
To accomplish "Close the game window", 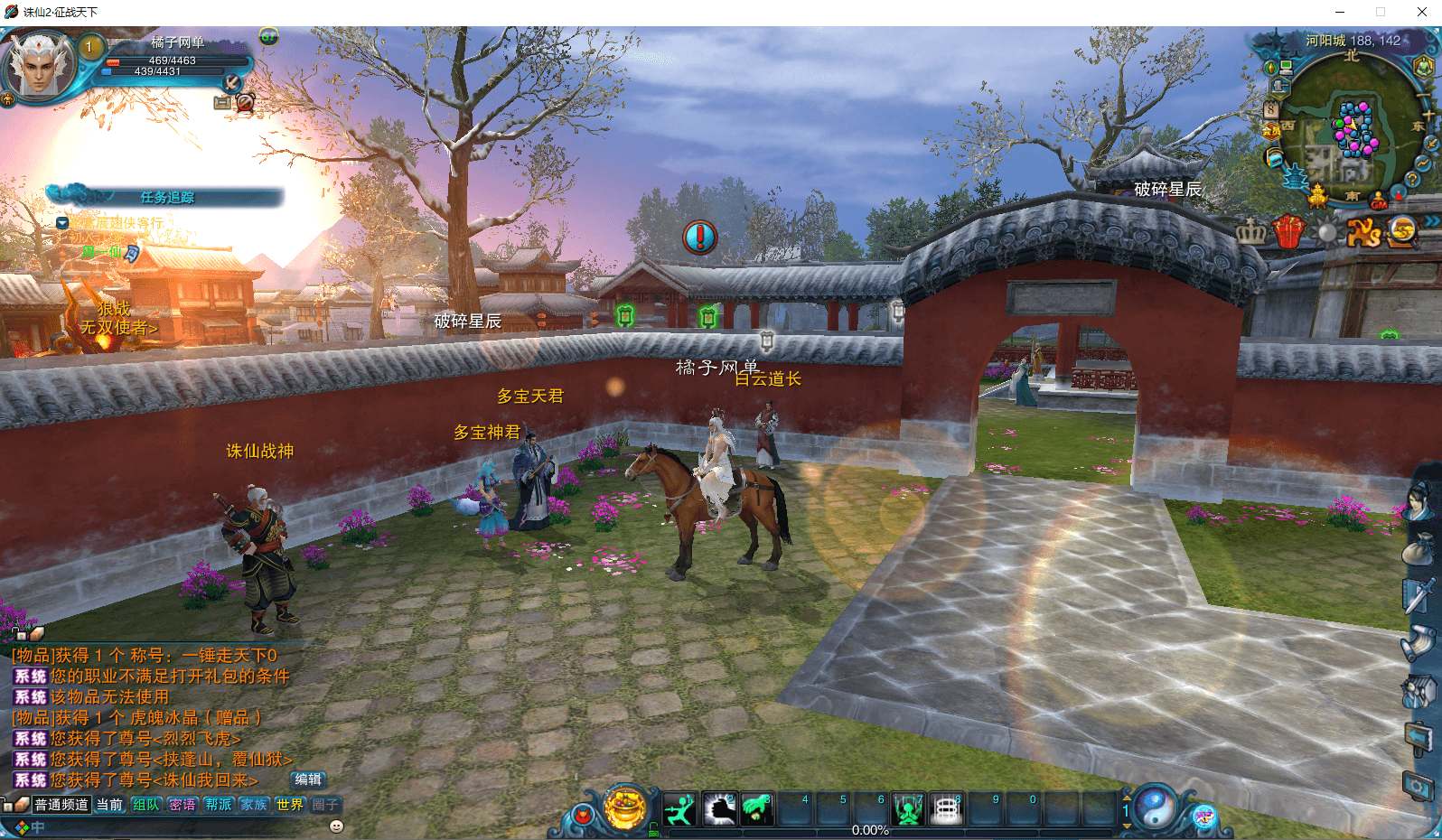I will pyautogui.click(x=1422, y=12).
